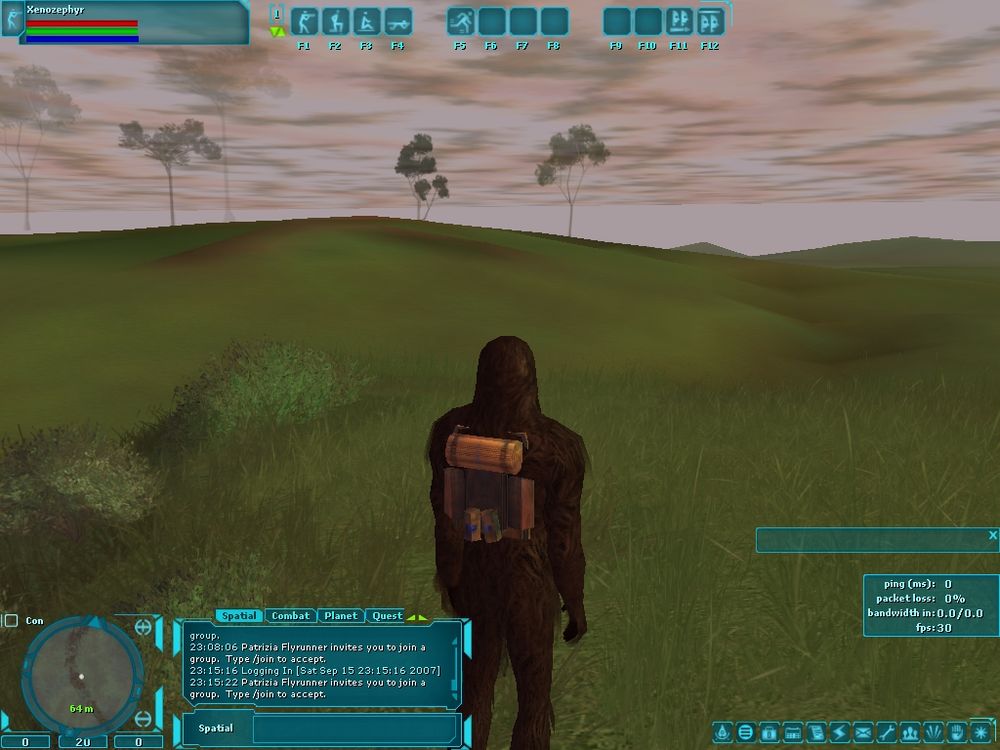Click the F12 toolbar slot icon
The image size is (1000, 750).
(710, 22)
